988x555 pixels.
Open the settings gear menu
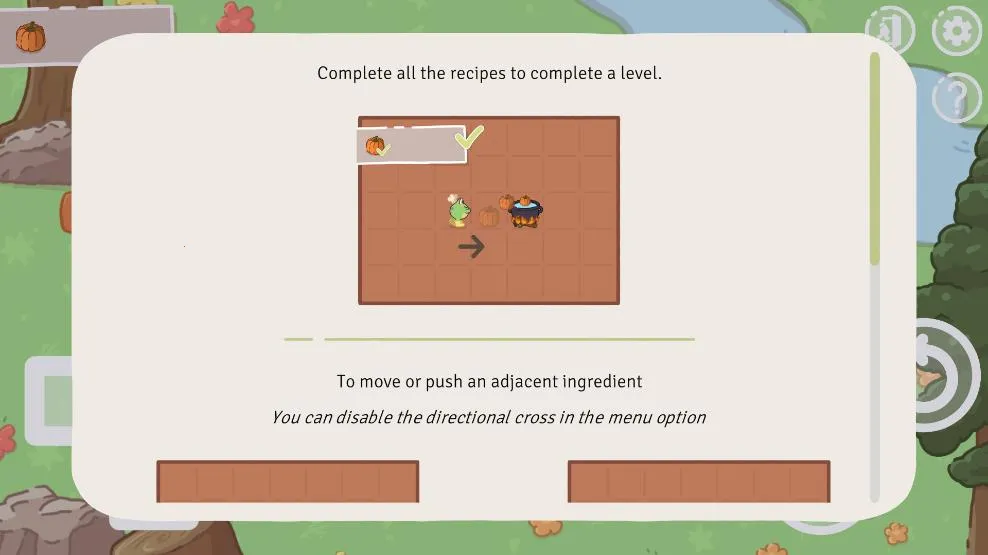957,30
